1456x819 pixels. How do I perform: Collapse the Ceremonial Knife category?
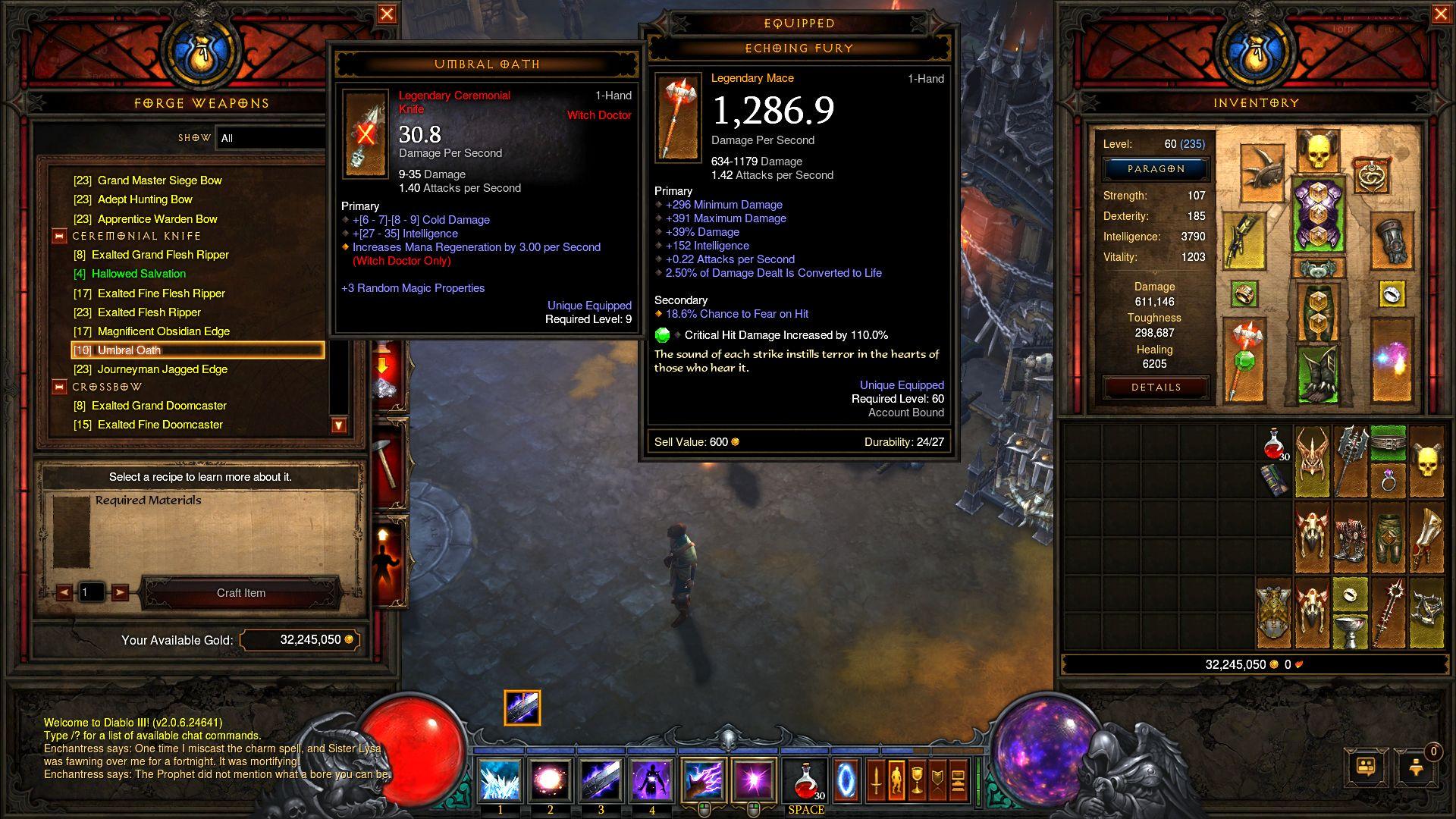(x=59, y=236)
